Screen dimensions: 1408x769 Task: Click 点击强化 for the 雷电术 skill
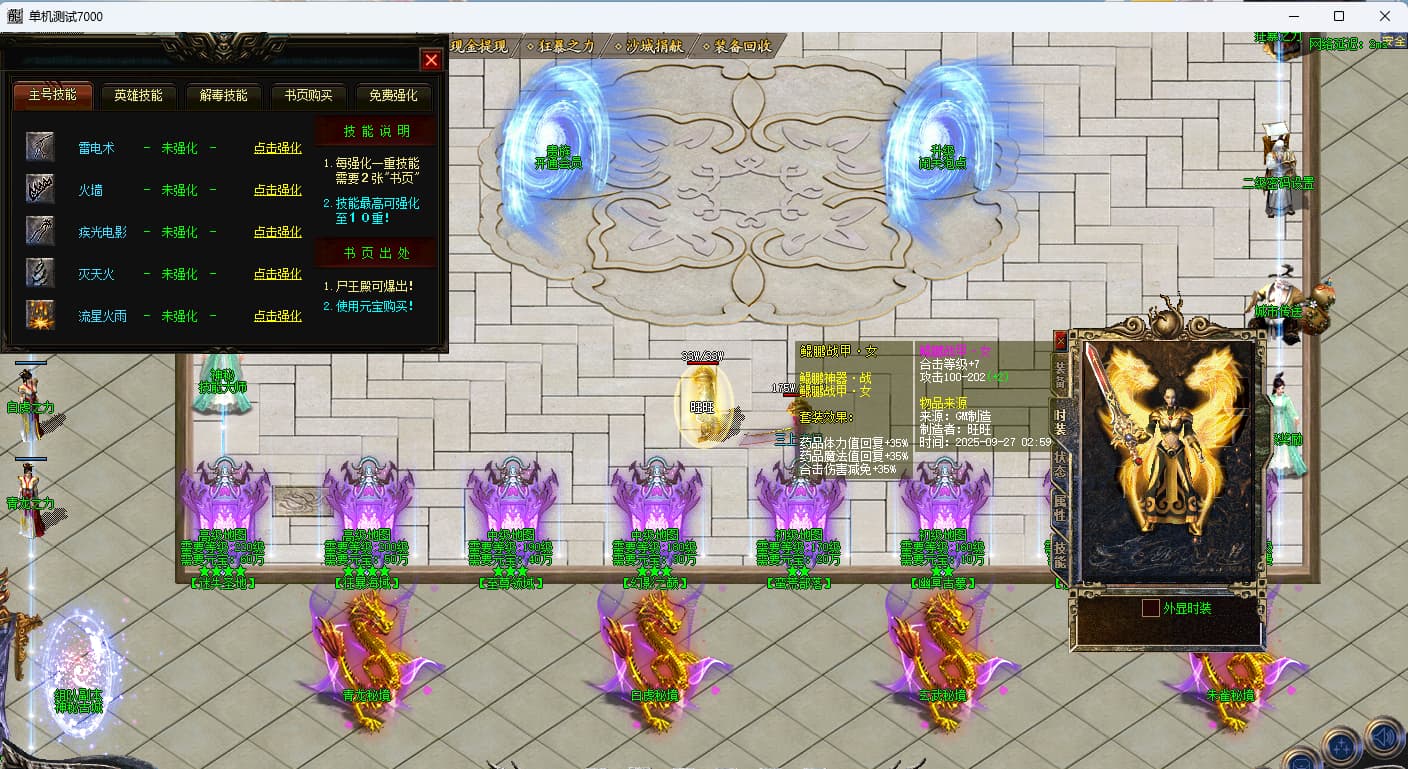click(x=277, y=148)
